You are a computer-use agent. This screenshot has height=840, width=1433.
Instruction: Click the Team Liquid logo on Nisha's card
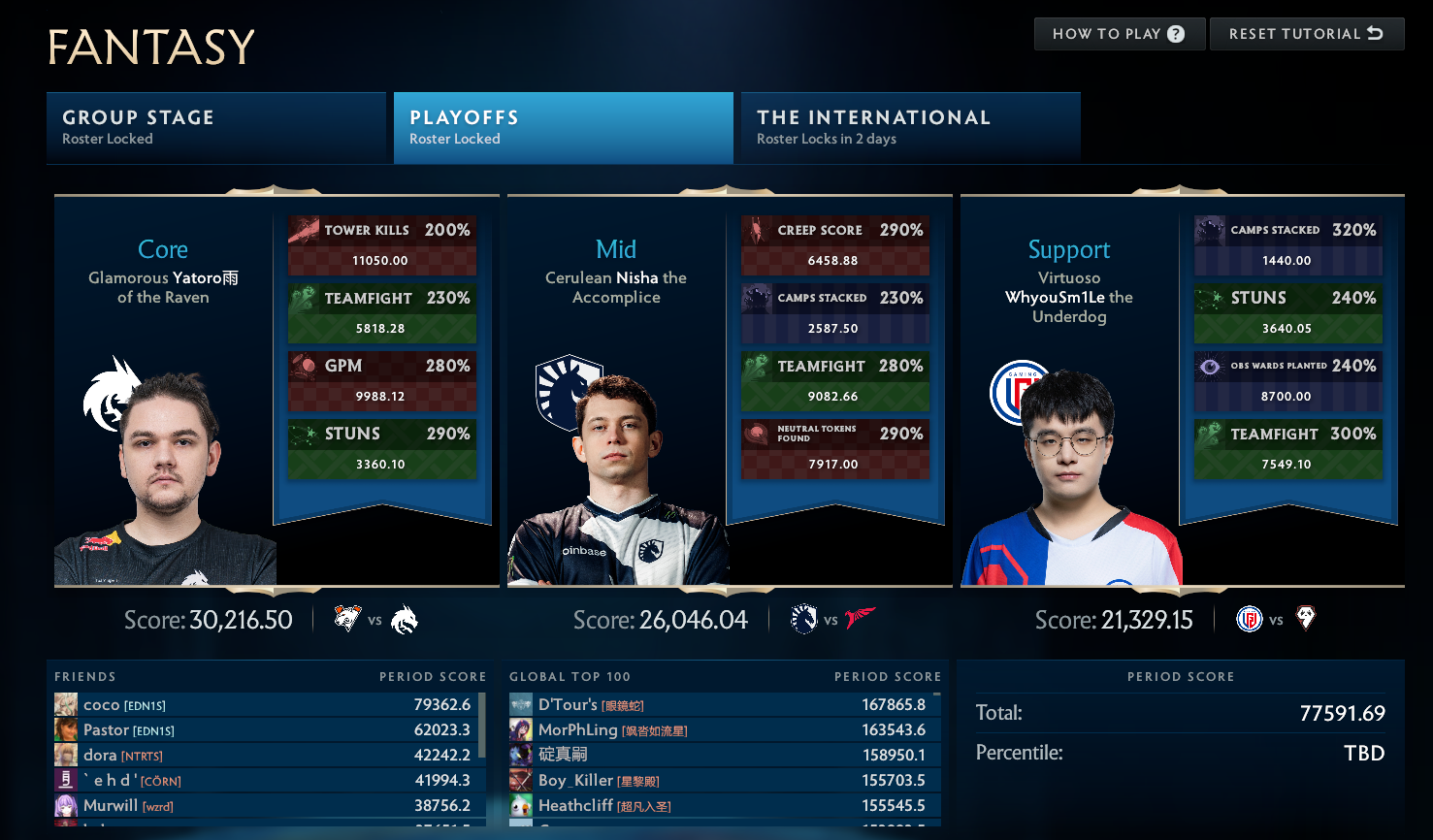569,393
